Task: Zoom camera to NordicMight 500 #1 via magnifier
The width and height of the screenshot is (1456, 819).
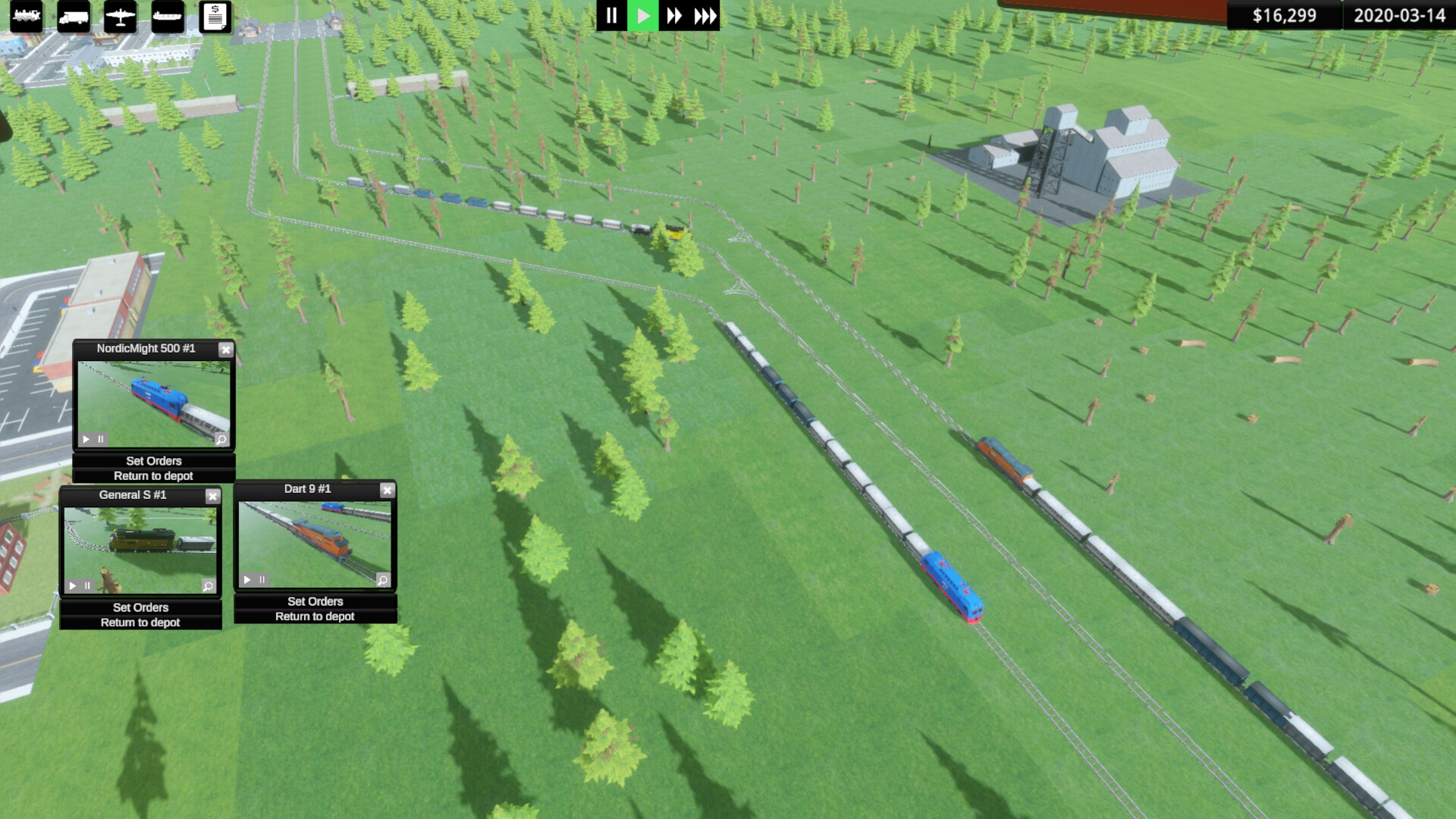Action: [221, 438]
